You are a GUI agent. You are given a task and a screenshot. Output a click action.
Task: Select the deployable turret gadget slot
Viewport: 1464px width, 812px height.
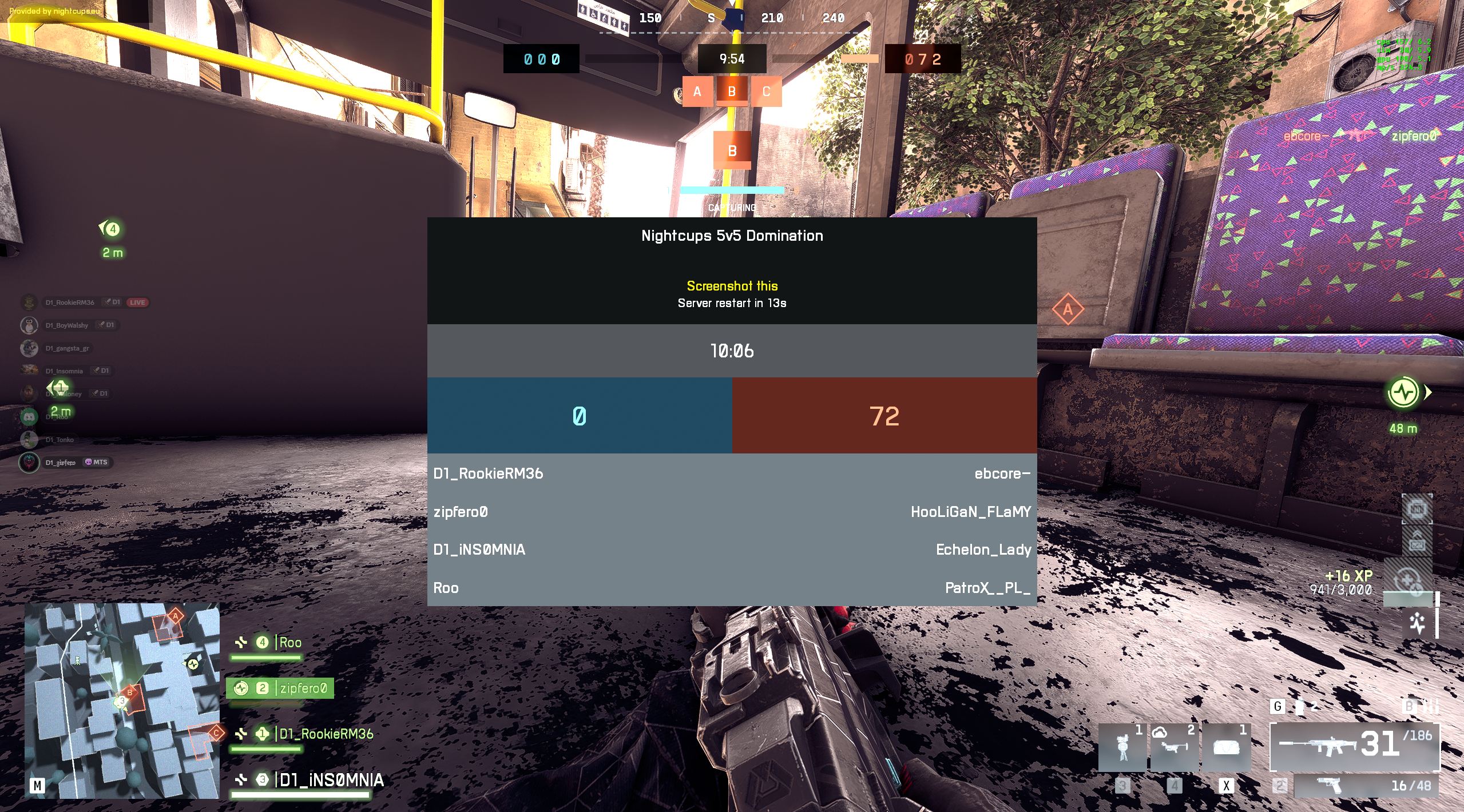1122,747
